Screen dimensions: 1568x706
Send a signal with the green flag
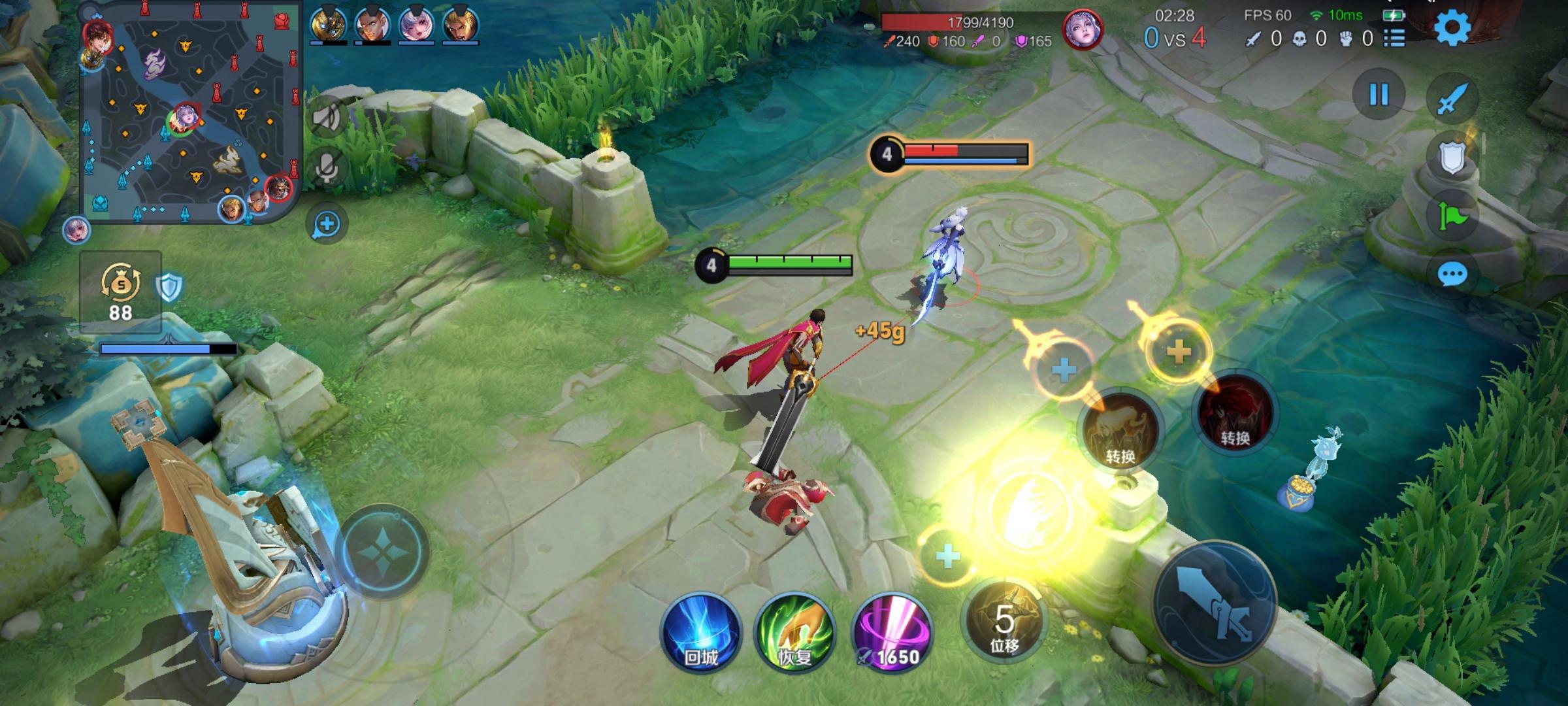(x=1452, y=215)
